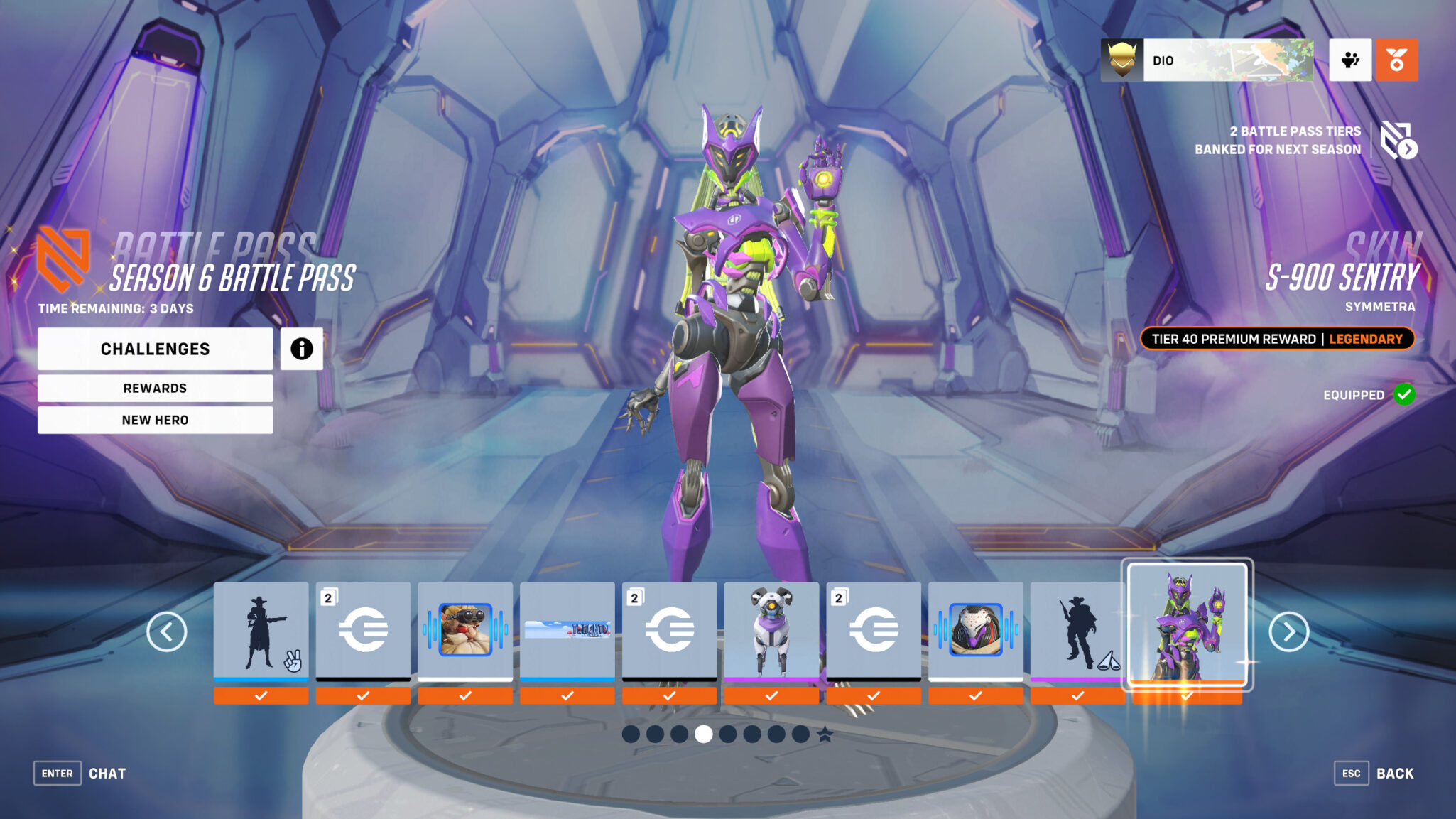Screen dimensions: 1456x819
Task: Click the Equipped green checkmark
Action: [1403, 396]
